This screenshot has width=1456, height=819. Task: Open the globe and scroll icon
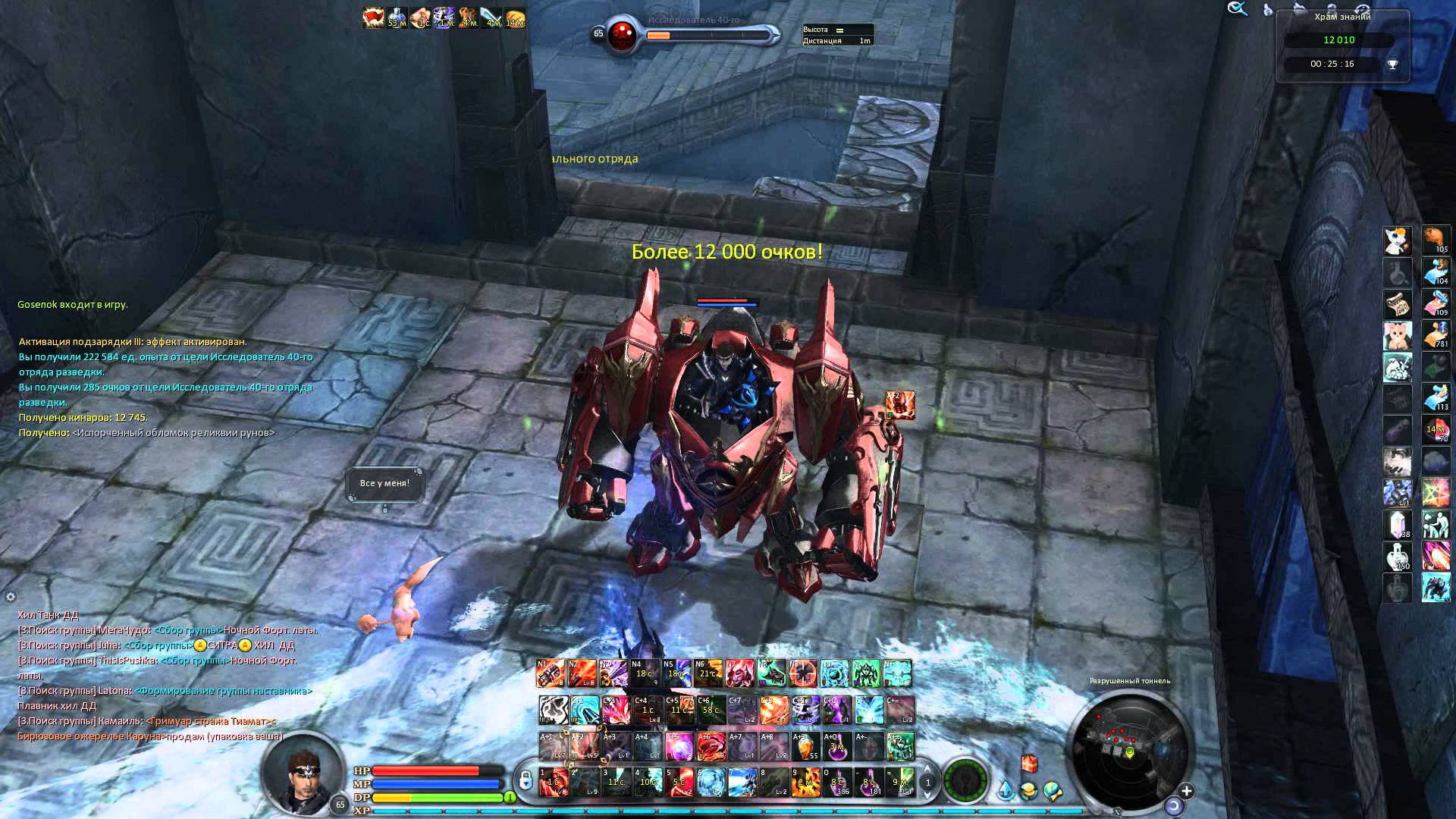1053,792
